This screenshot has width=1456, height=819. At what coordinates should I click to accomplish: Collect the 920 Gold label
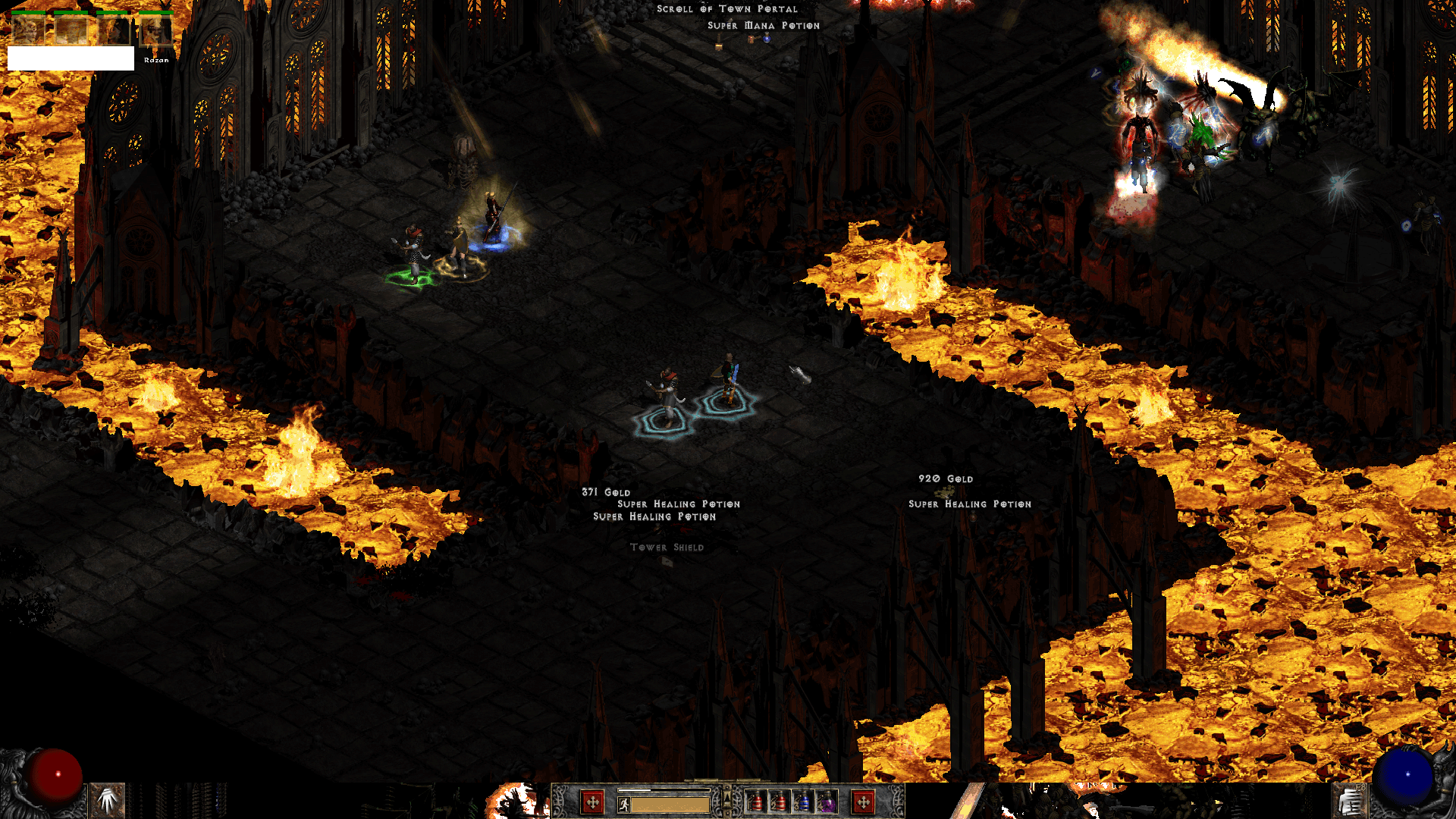point(945,479)
